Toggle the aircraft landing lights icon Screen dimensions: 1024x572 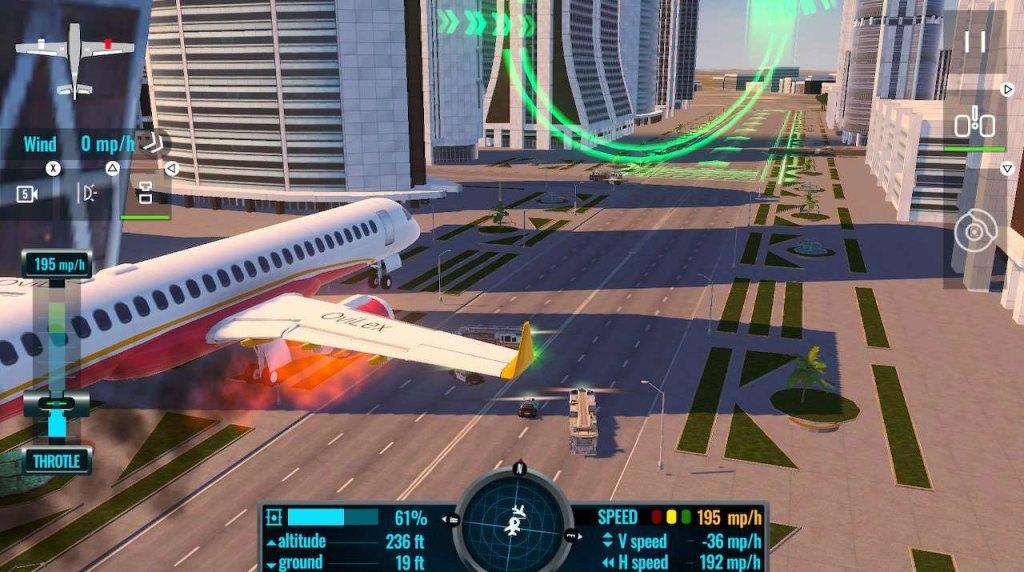tap(89, 194)
